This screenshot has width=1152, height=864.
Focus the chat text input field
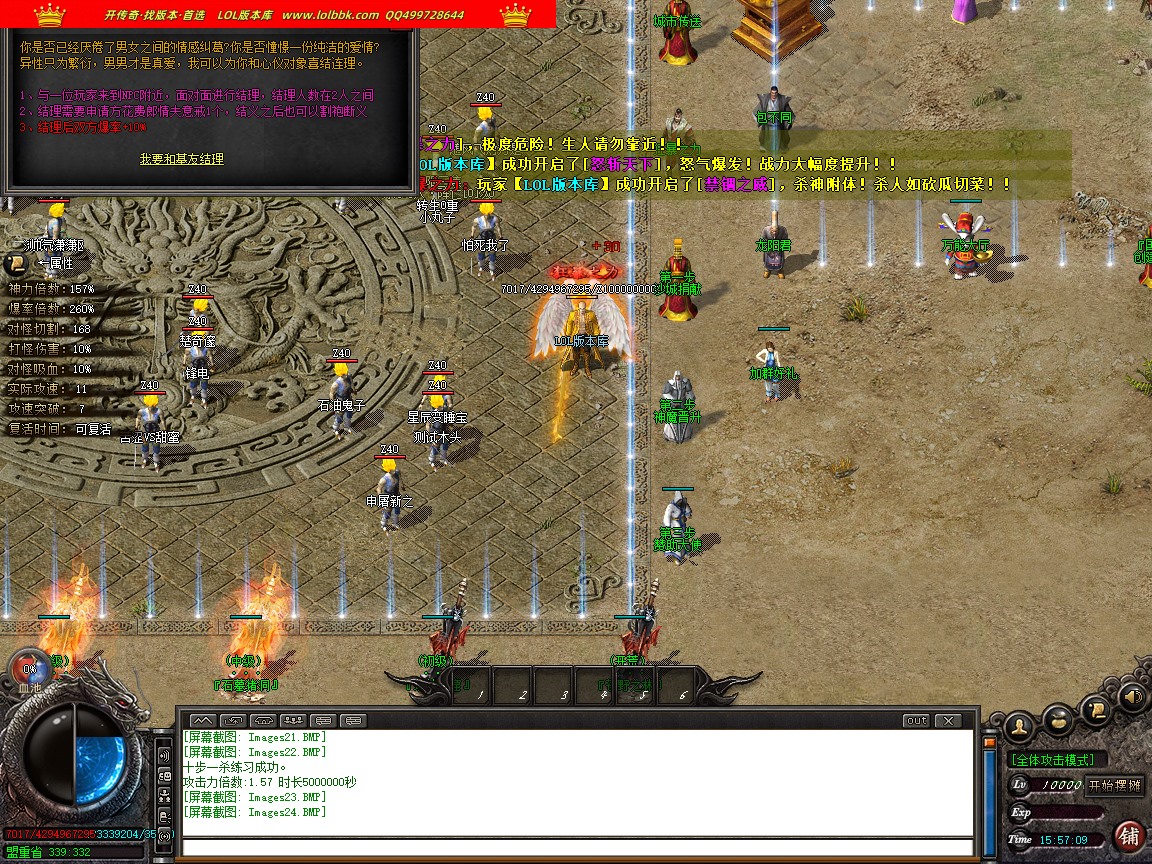(x=577, y=848)
